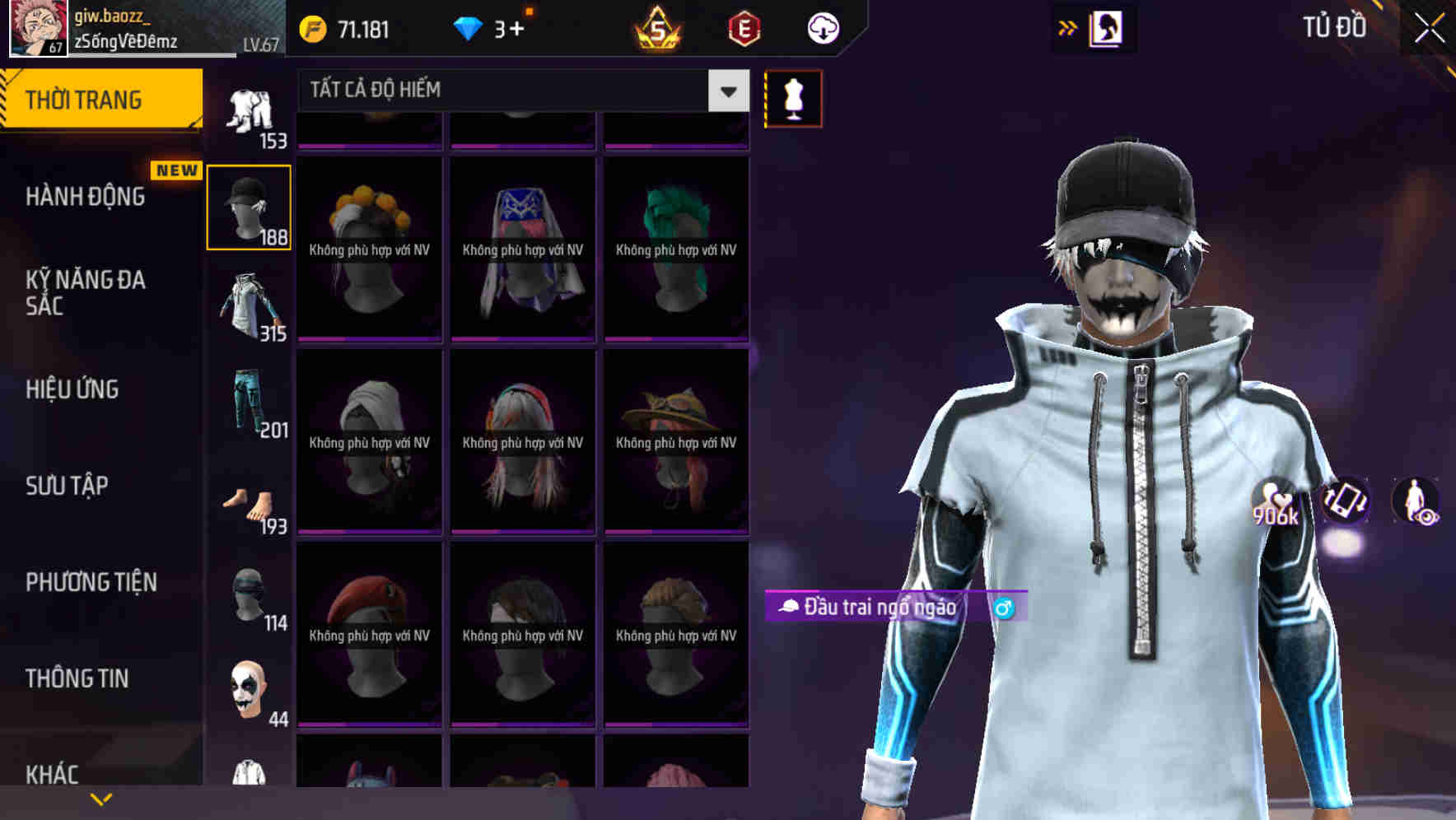The height and width of the screenshot is (820, 1456).
Task: Tap the phone share icon beside the heart
Action: [1347, 504]
